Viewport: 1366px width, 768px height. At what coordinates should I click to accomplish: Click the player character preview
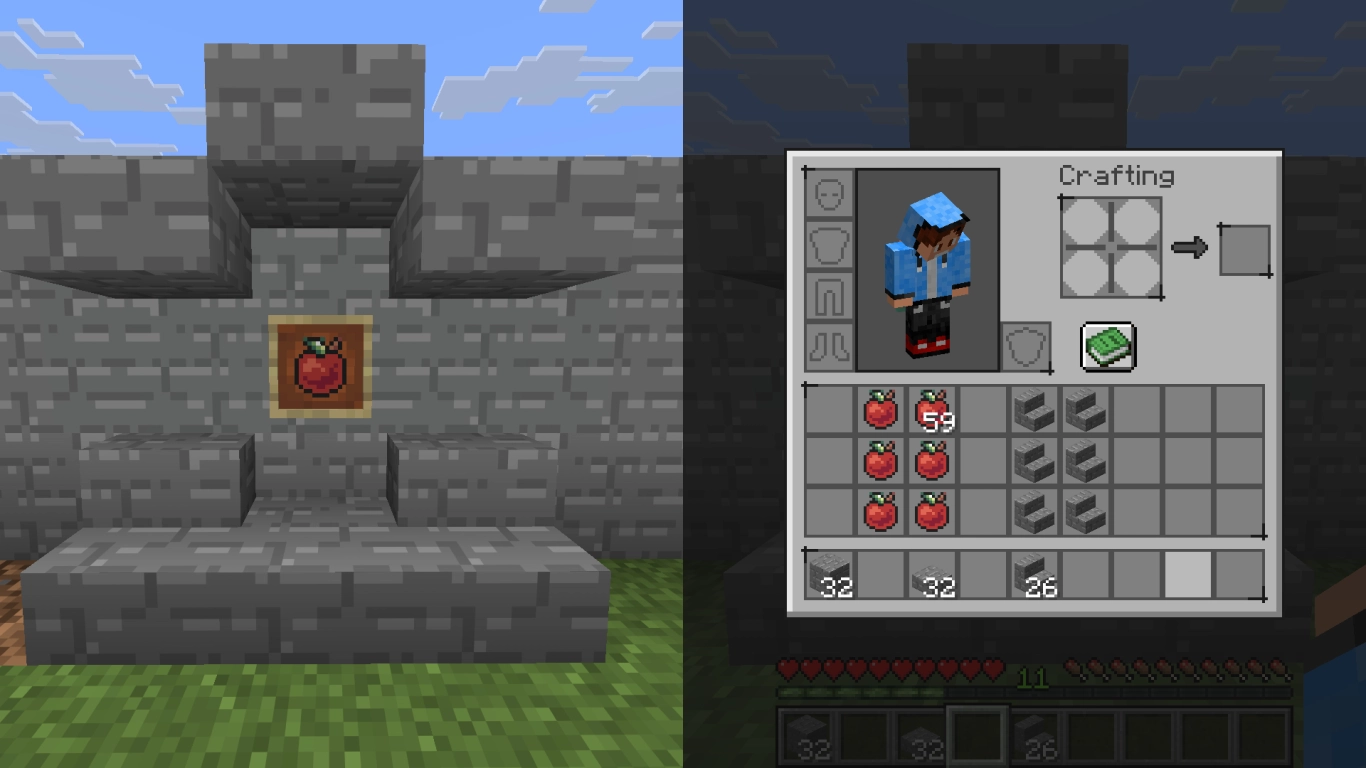[x=926, y=270]
